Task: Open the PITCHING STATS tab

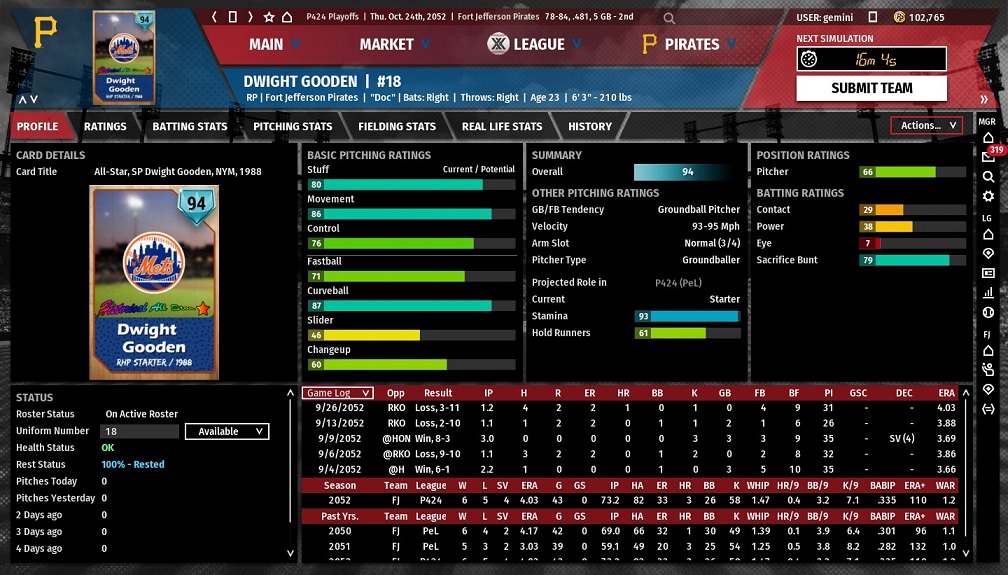Action: [292, 127]
